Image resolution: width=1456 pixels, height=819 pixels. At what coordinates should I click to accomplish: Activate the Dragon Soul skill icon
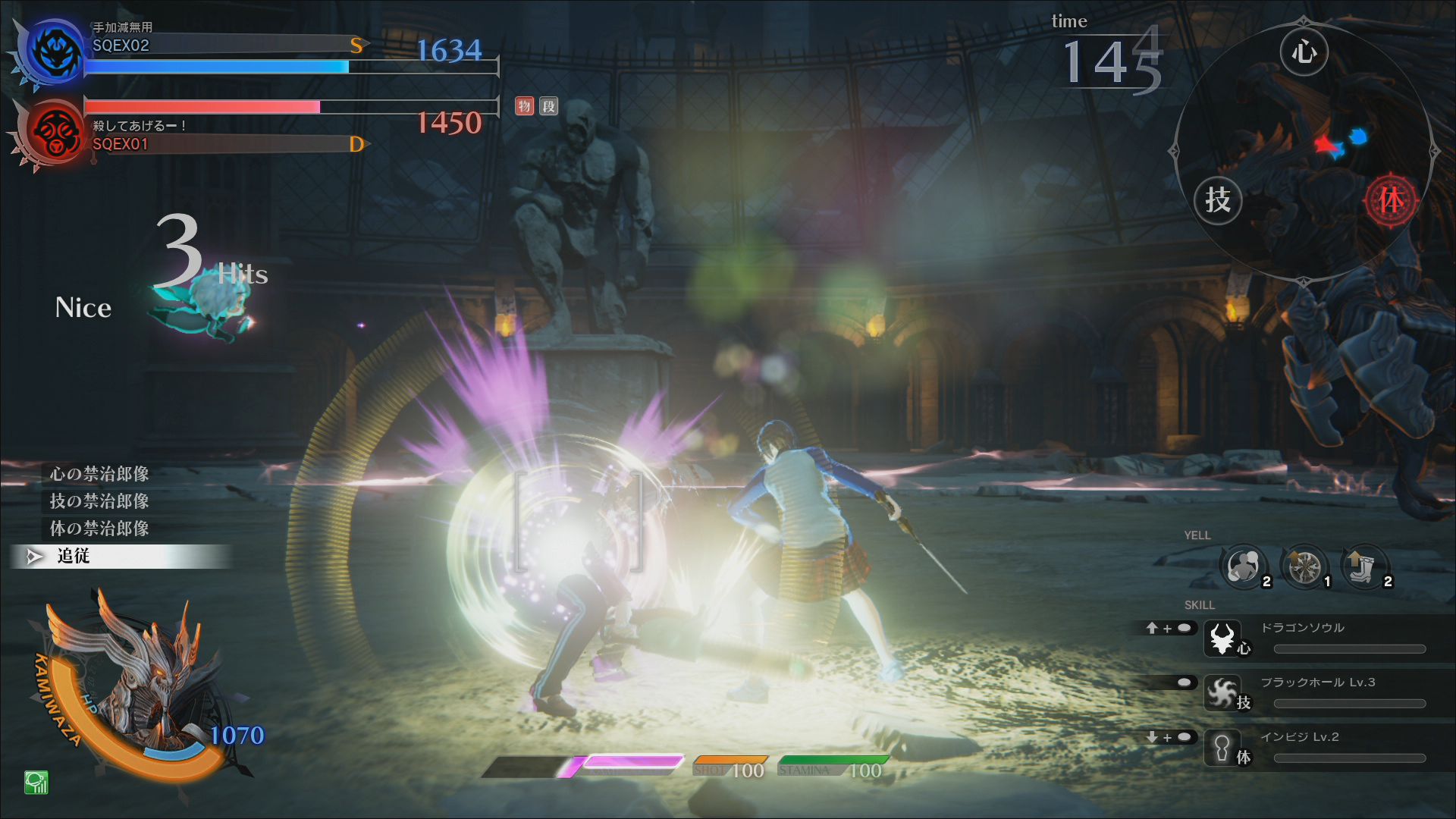click(1222, 638)
